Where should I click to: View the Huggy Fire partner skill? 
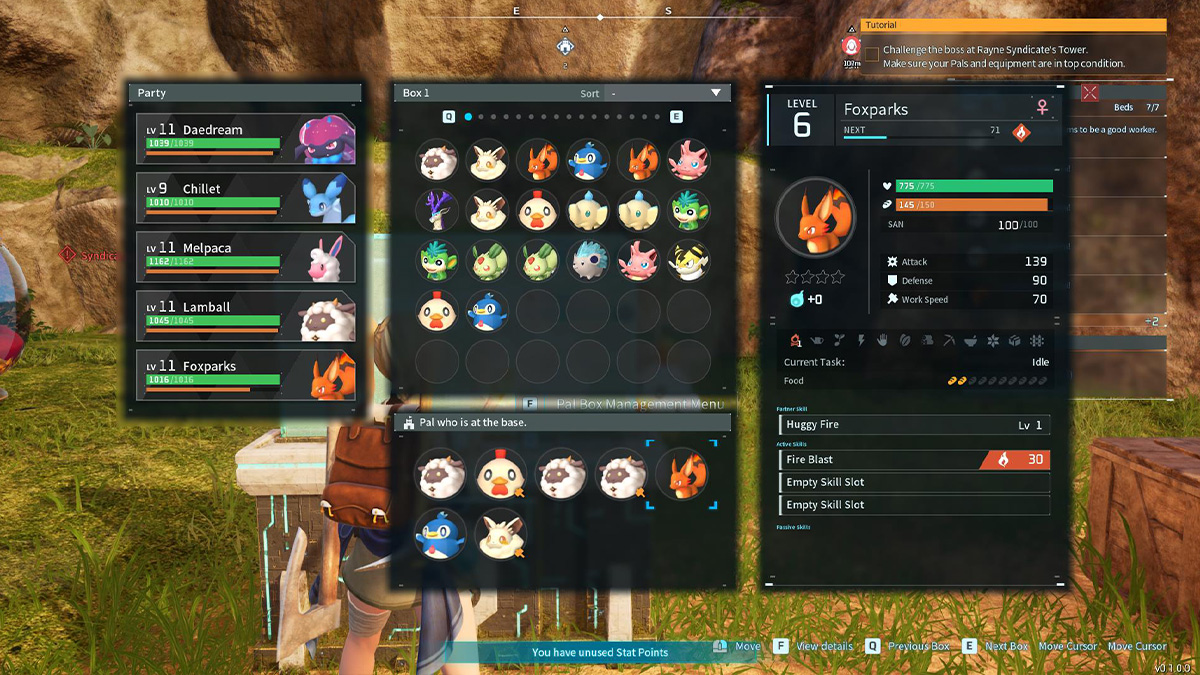pyautogui.click(x=914, y=425)
